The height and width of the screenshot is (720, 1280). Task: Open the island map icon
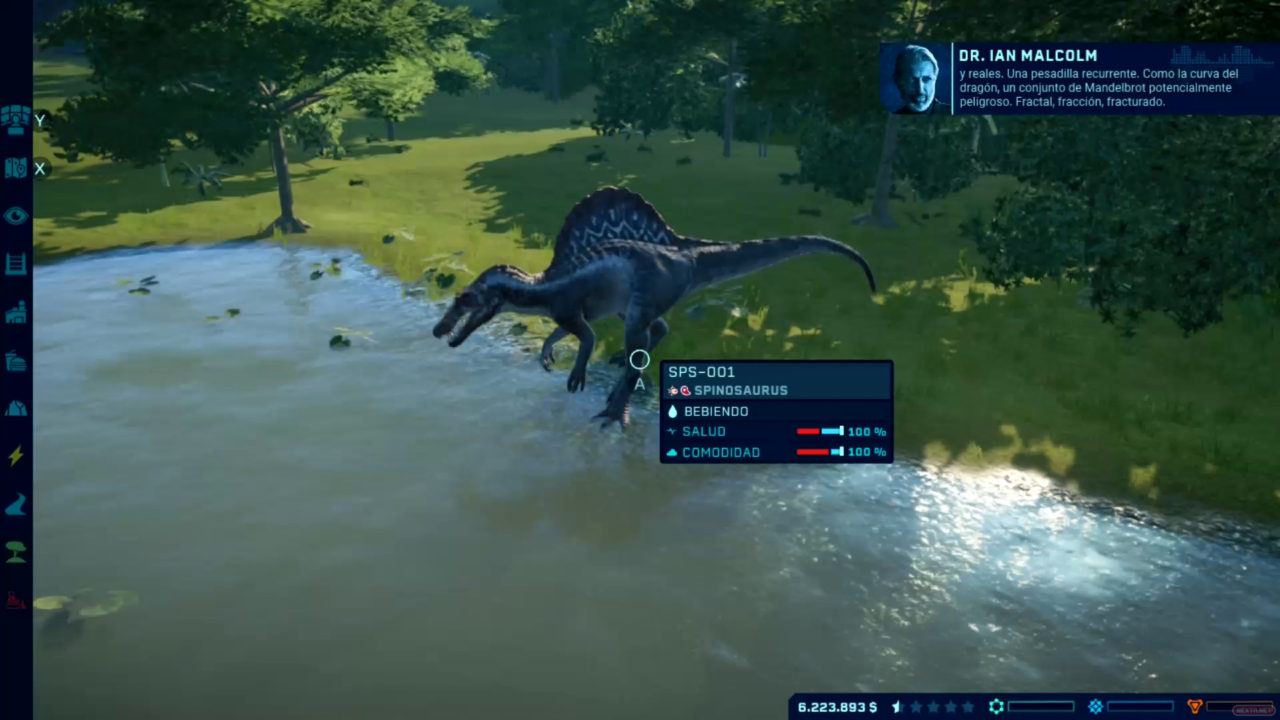(x=15, y=168)
